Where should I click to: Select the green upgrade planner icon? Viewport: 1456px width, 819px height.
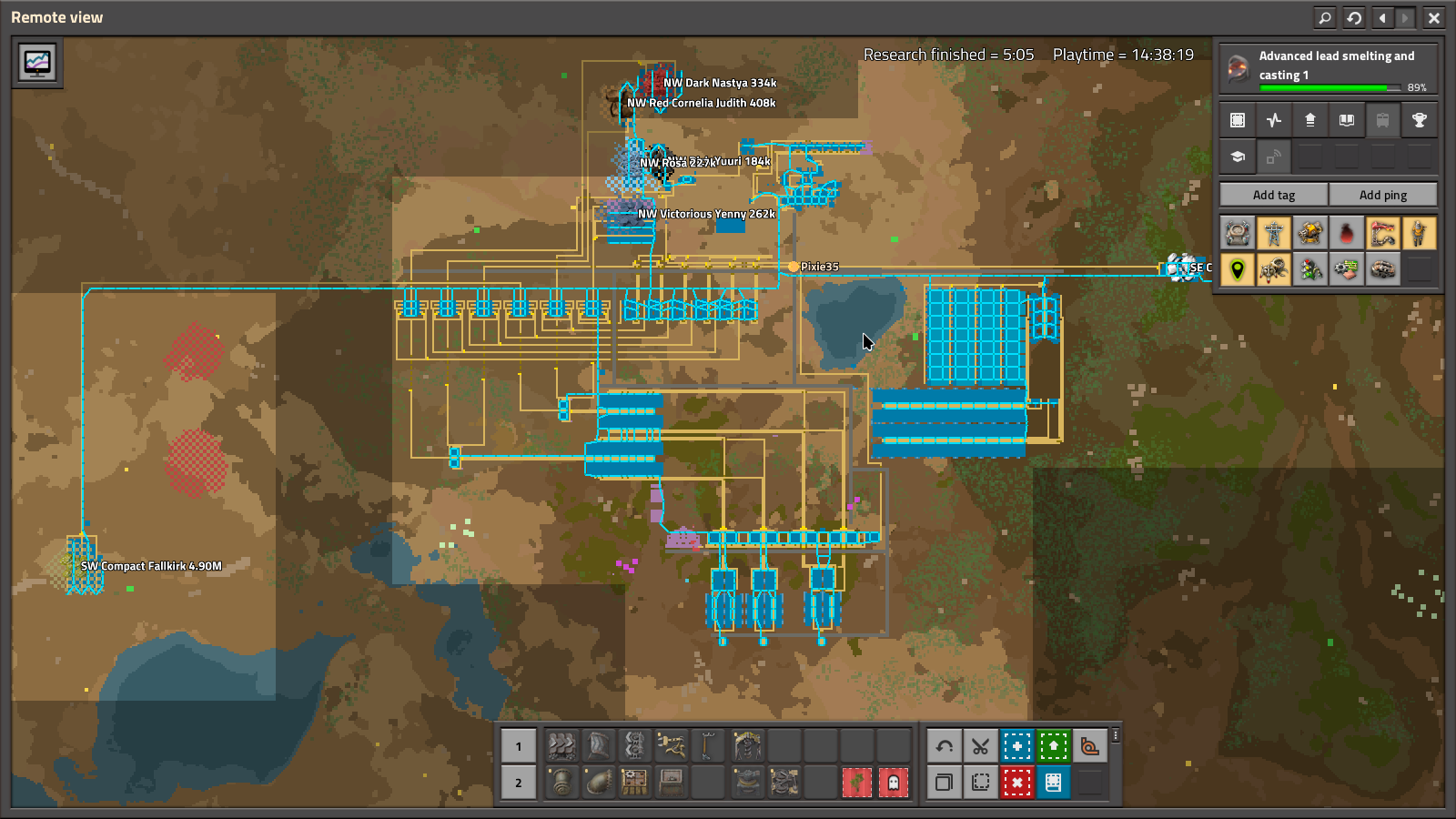click(1054, 745)
